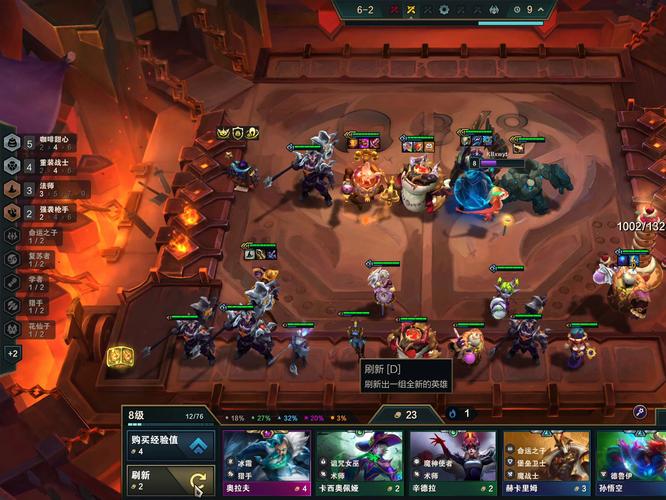Image resolution: width=666 pixels, height=500 pixels.
Task: Show the 重装战士 trait details
Action: (x=38, y=166)
